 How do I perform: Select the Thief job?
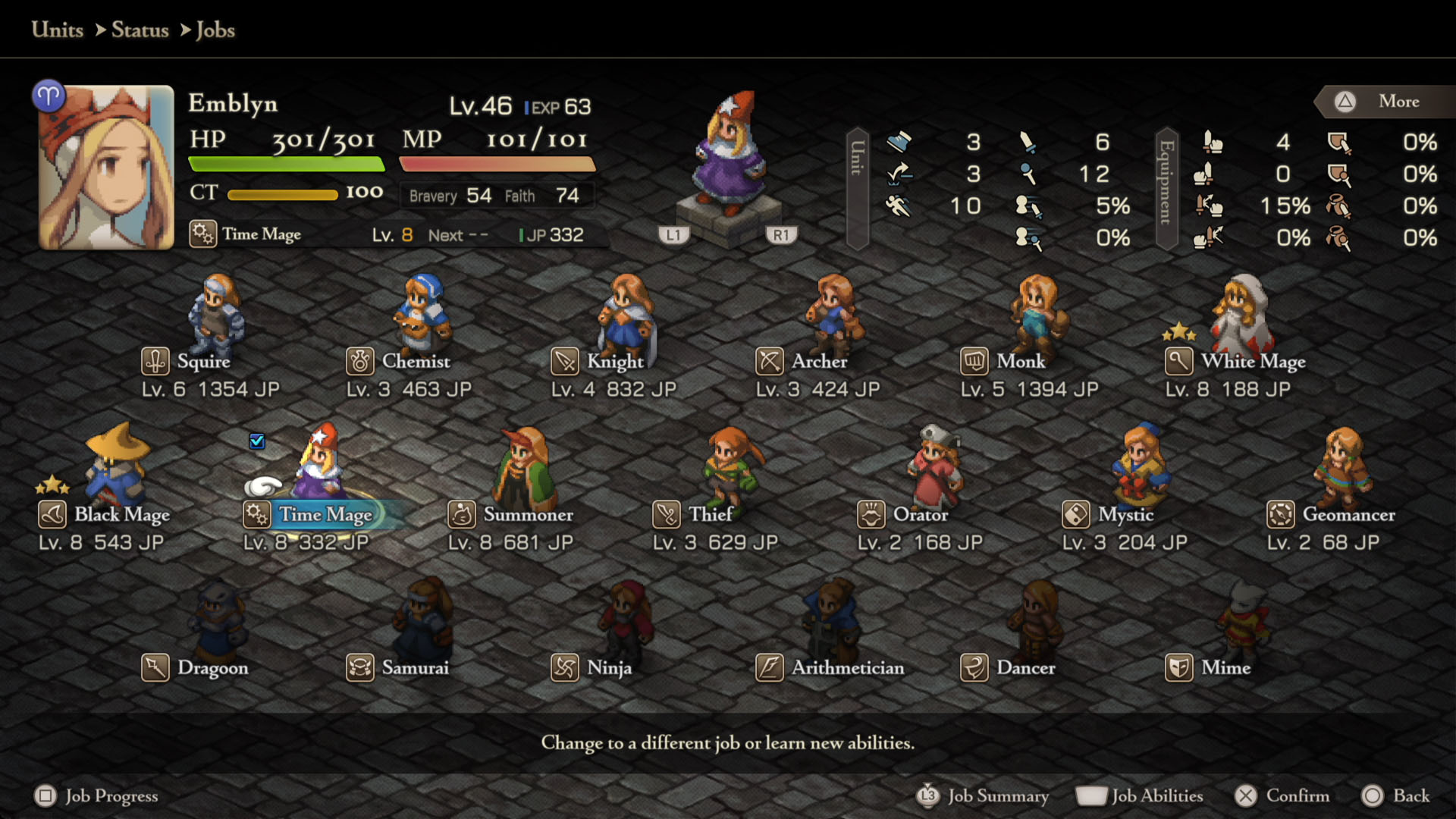710,515
